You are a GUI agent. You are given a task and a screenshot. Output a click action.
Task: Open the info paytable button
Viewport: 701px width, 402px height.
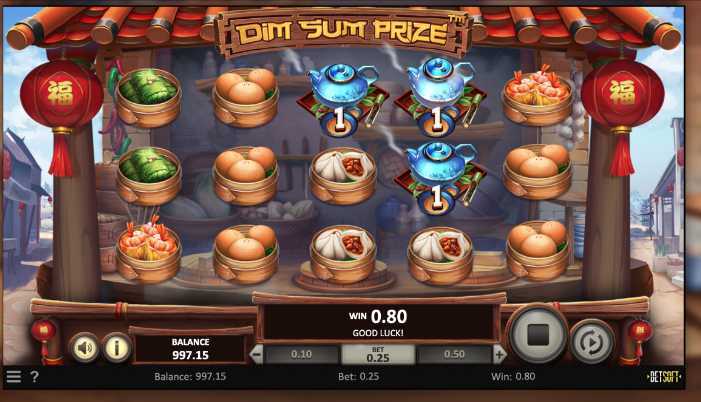click(x=117, y=346)
